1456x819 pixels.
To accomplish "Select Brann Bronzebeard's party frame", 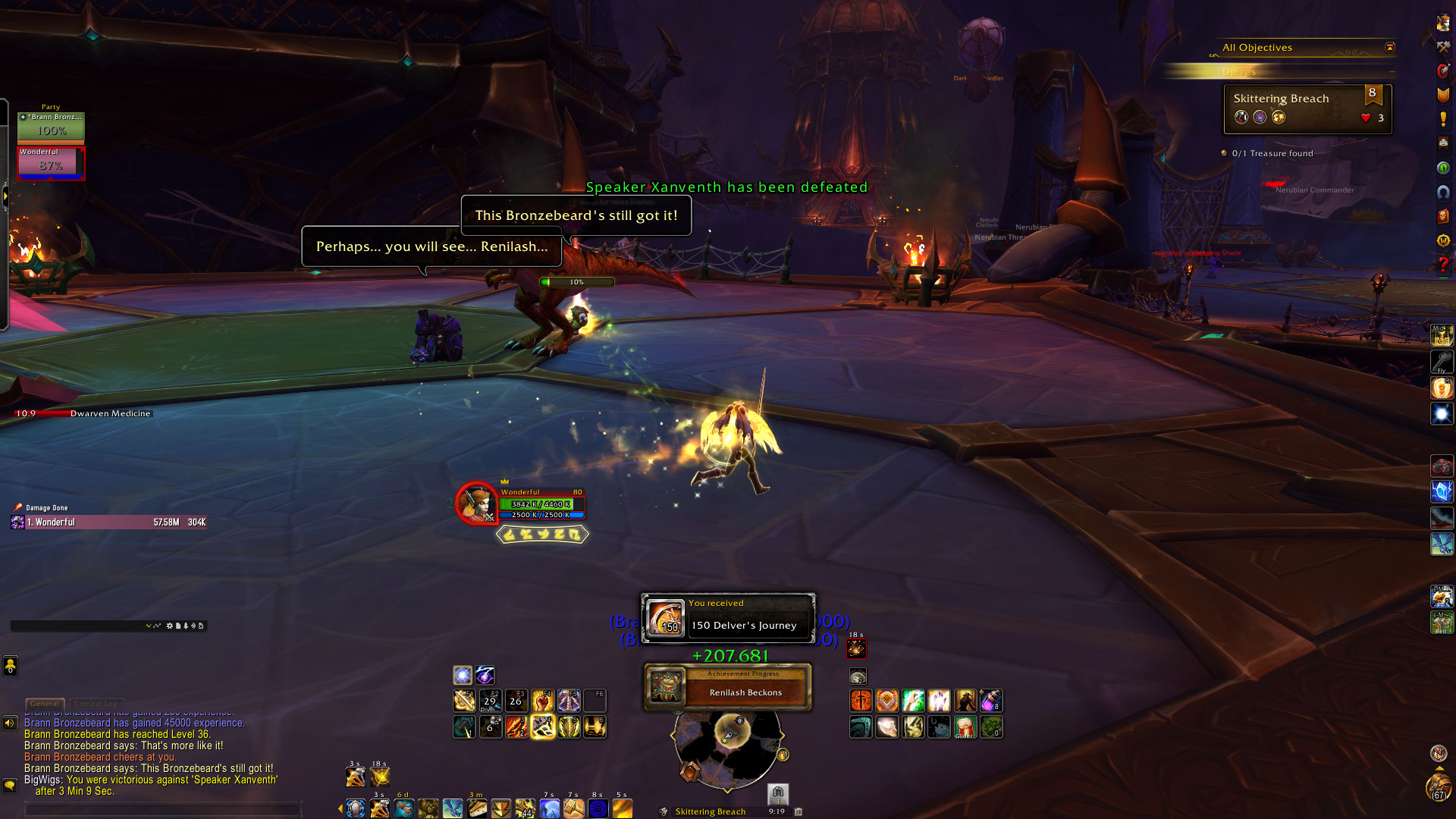I will pos(51,126).
